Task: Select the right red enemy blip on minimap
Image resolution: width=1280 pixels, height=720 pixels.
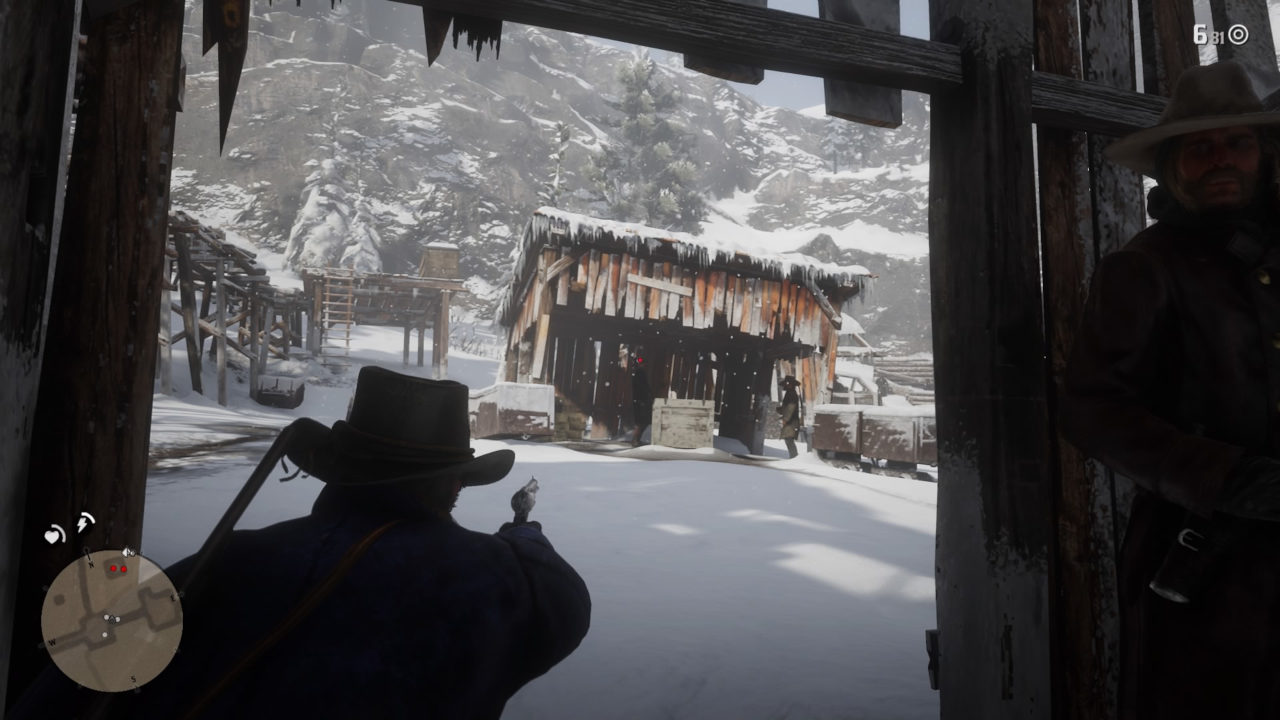Action: pos(124,568)
